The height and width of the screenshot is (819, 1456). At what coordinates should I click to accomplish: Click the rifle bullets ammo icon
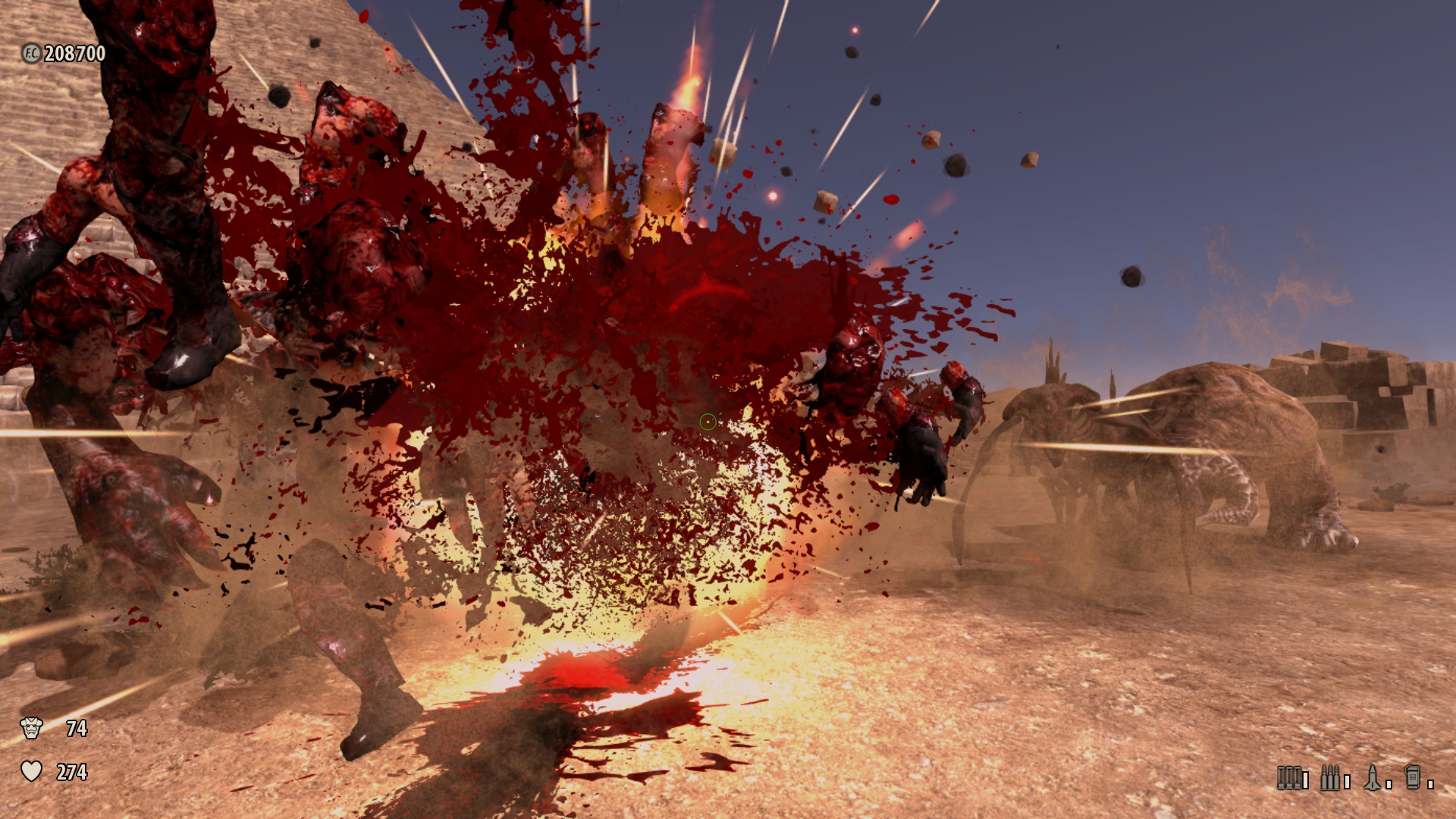[1330, 777]
